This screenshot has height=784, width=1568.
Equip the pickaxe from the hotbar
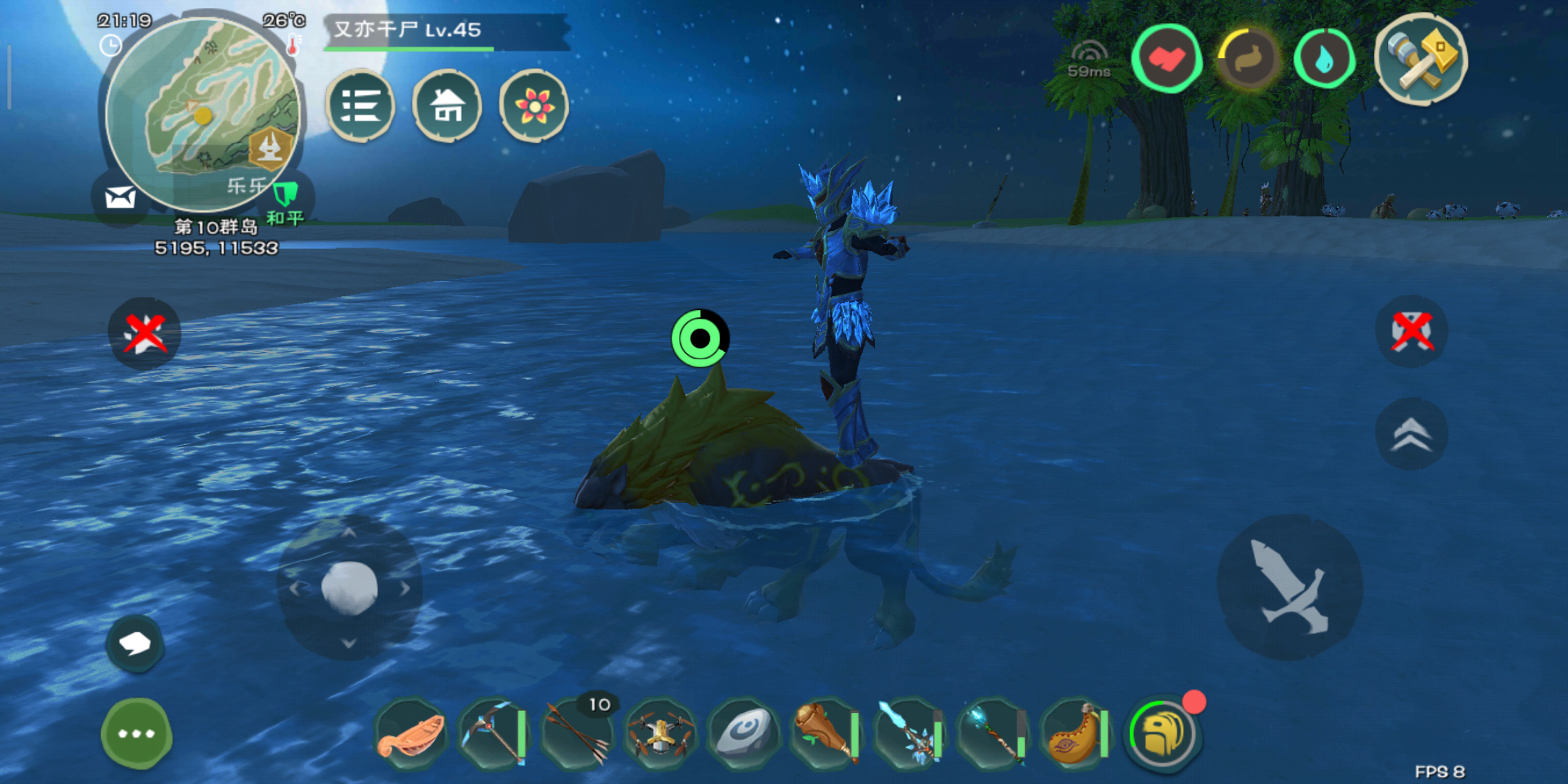pyautogui.click(x=494, y=735)
